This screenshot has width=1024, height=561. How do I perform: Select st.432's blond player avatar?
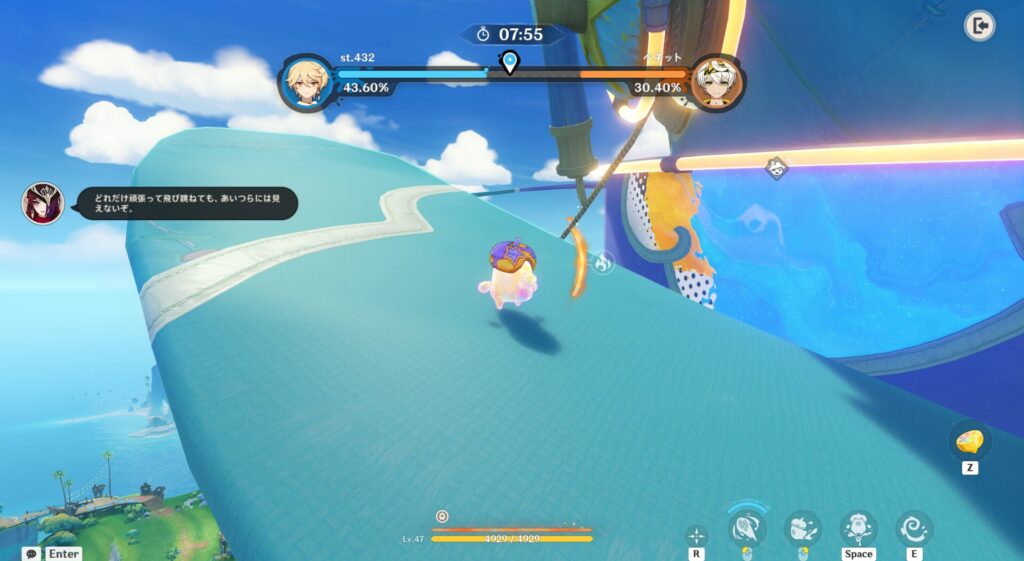[x=305, y=83]
